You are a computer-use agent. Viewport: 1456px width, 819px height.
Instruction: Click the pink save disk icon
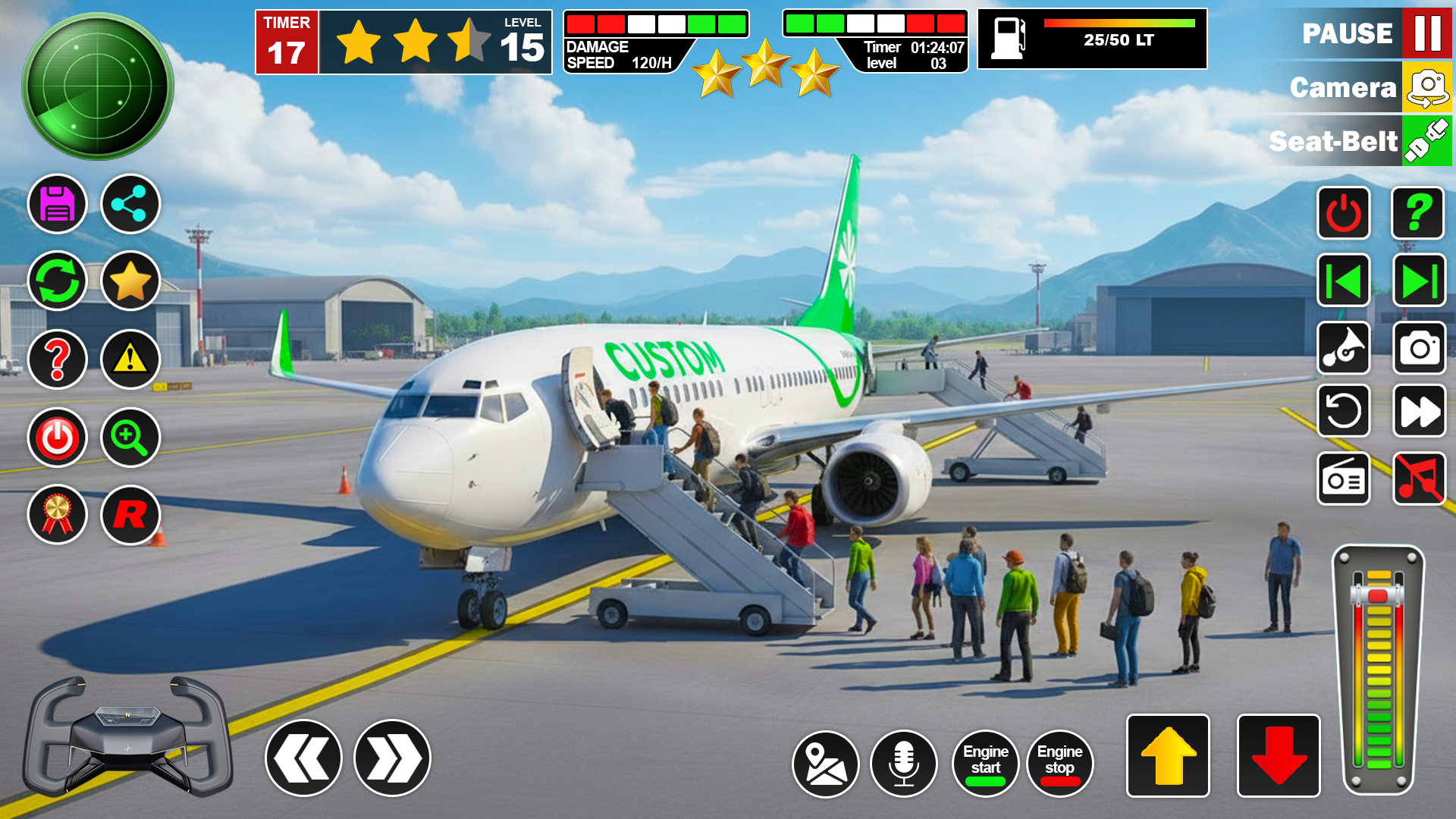[x=58, y=204]
